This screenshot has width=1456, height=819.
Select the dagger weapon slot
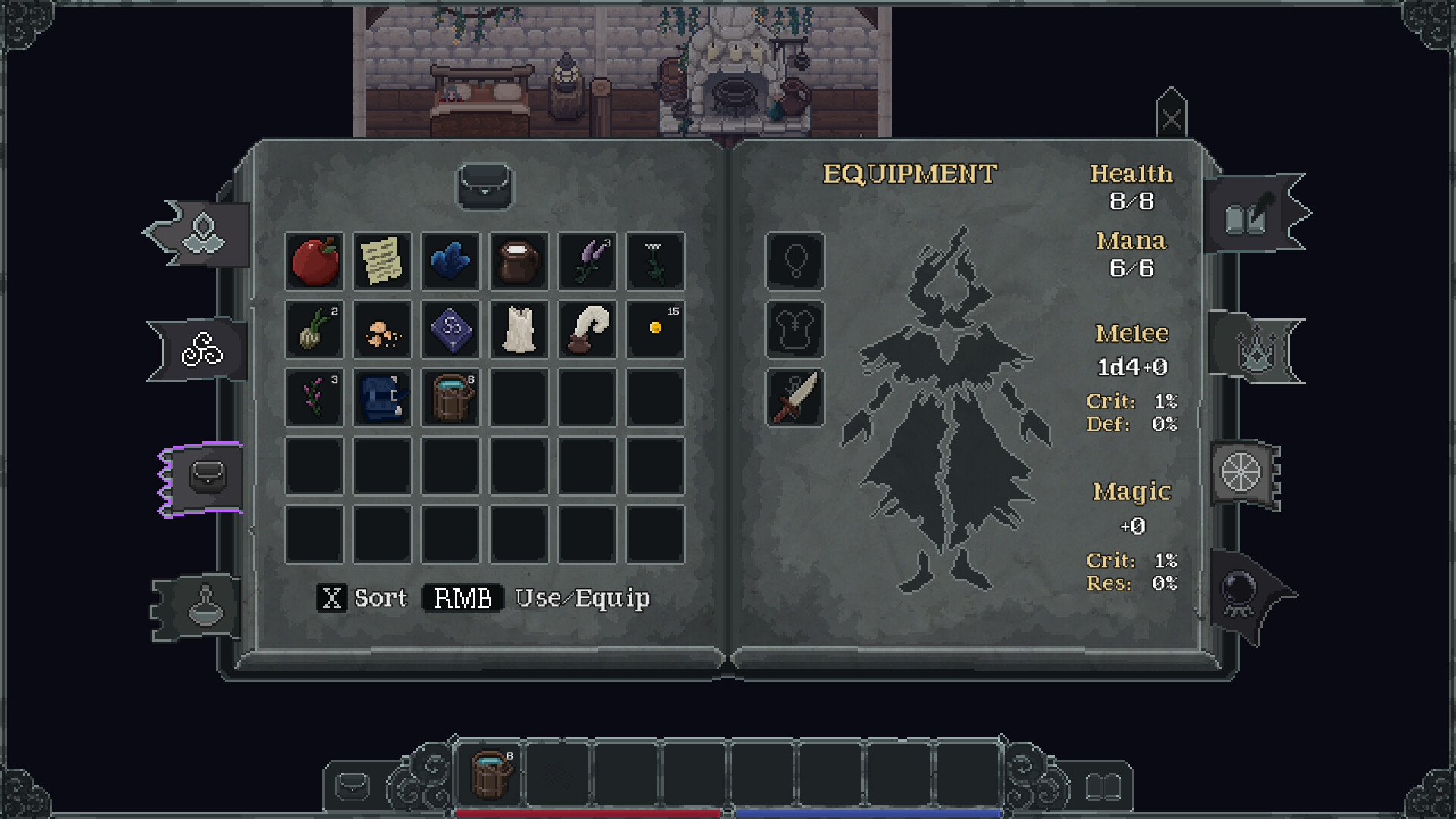795,397
